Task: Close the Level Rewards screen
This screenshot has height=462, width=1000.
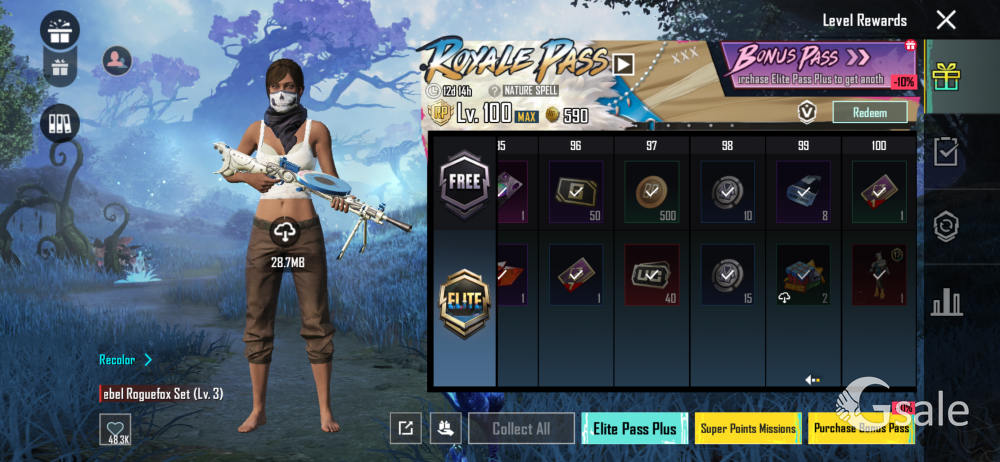Action: pyautogui.click(x=946, y=20)
